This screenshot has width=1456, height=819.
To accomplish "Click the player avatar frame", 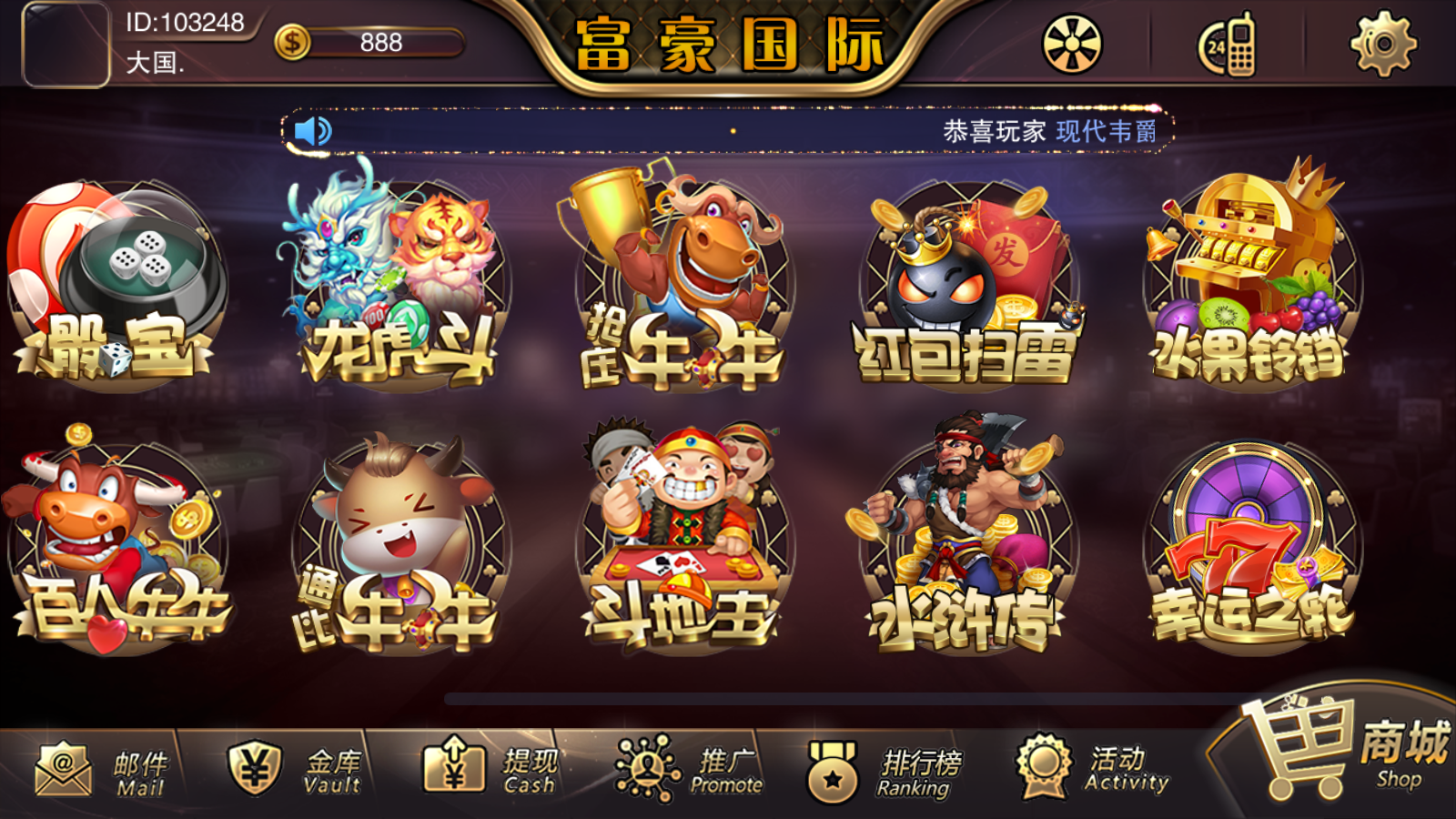I will [66, 45].
